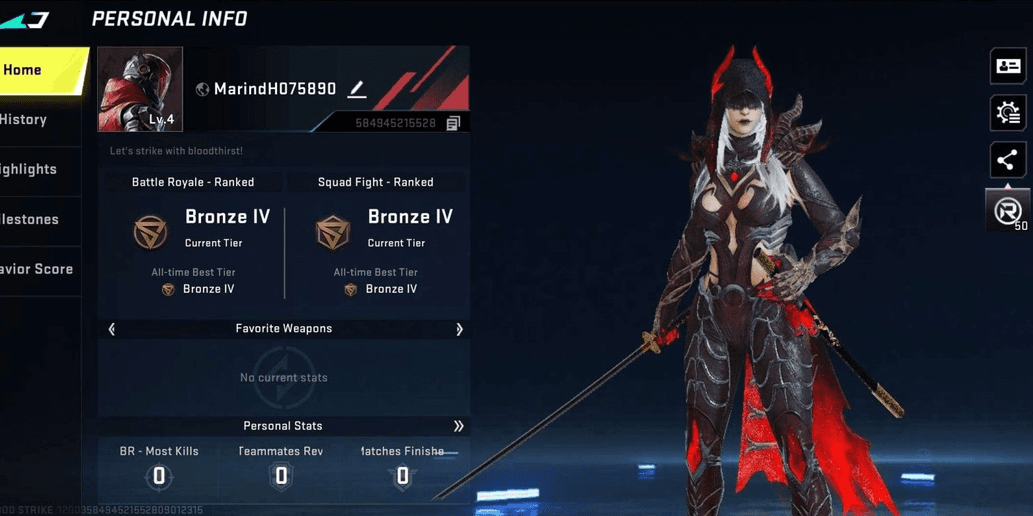Expand Personal Stats with double arrow
The height and width of the screenshot is (516, 1033).
[458, 426]
